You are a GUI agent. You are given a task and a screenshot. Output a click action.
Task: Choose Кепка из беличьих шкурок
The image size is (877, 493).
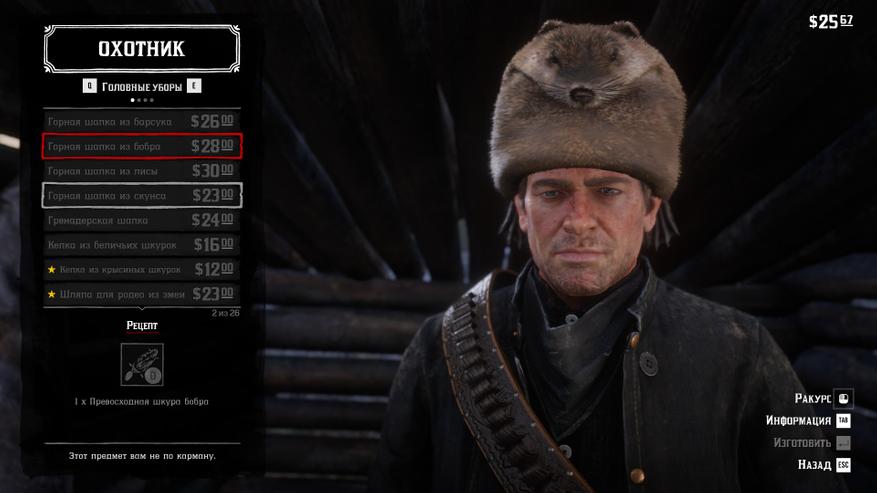point(141,245)
